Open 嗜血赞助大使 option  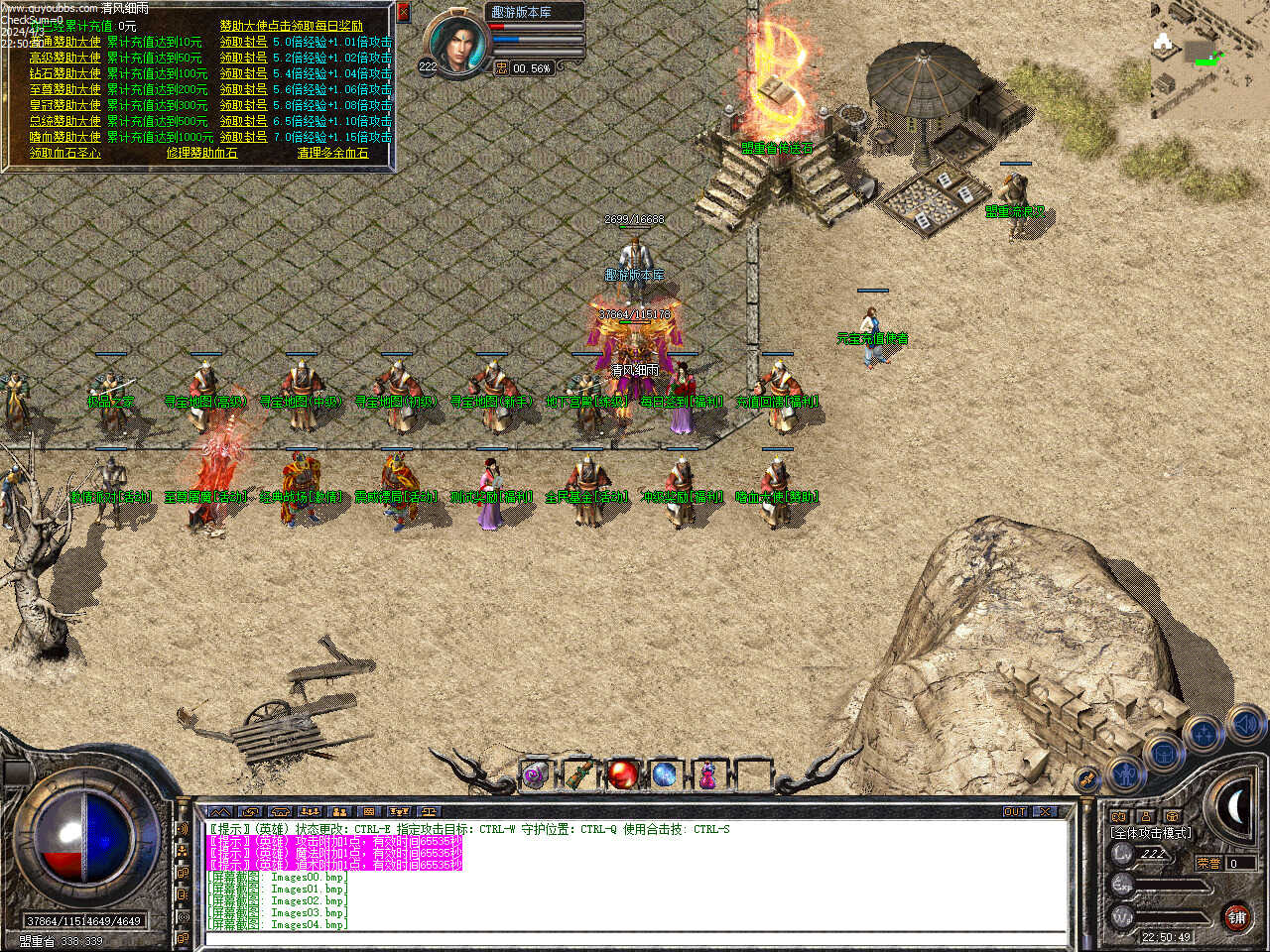click(x=64, y=137)
